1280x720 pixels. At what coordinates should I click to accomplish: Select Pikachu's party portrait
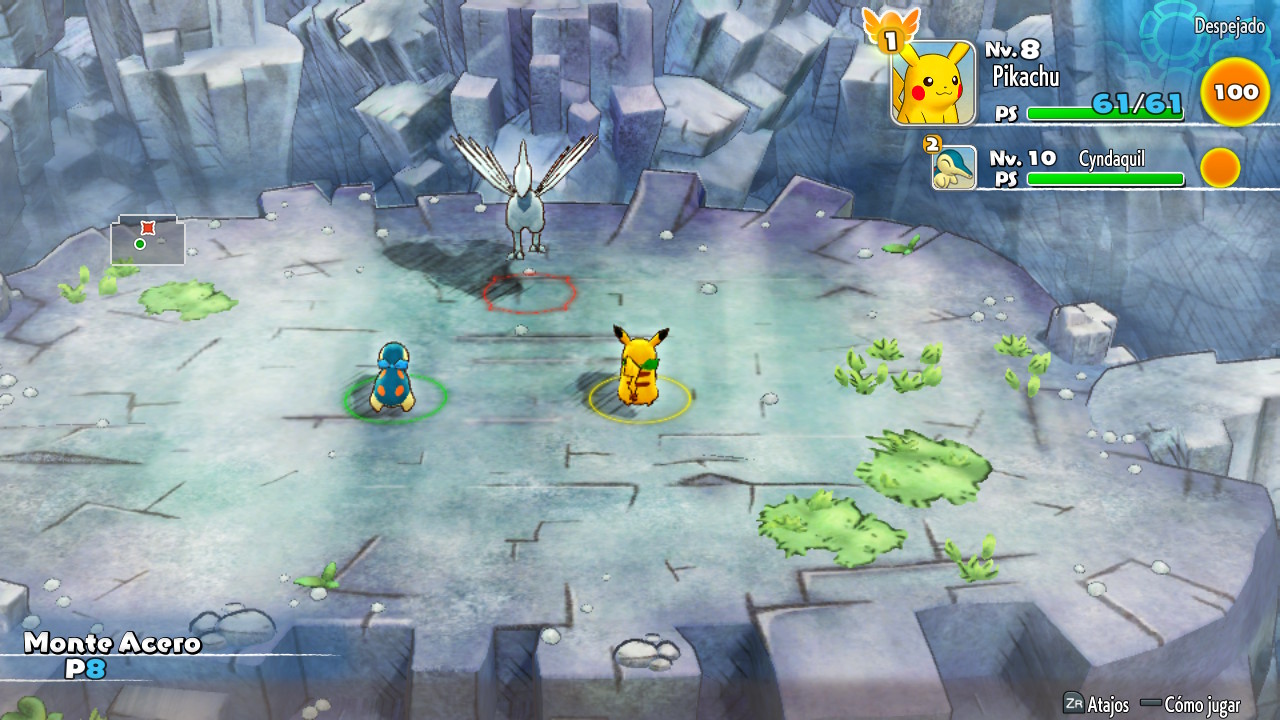[x=932, y=84]
